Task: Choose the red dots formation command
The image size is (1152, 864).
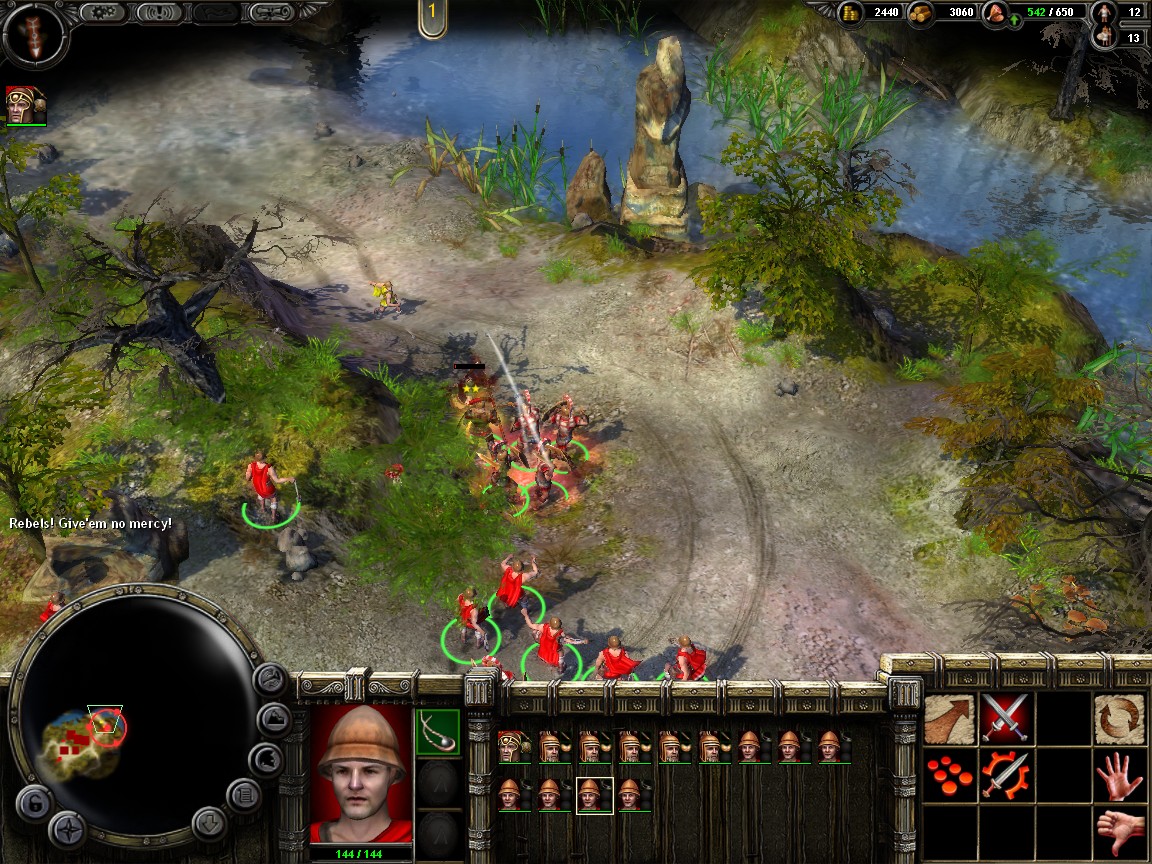Action: point(949,775)
